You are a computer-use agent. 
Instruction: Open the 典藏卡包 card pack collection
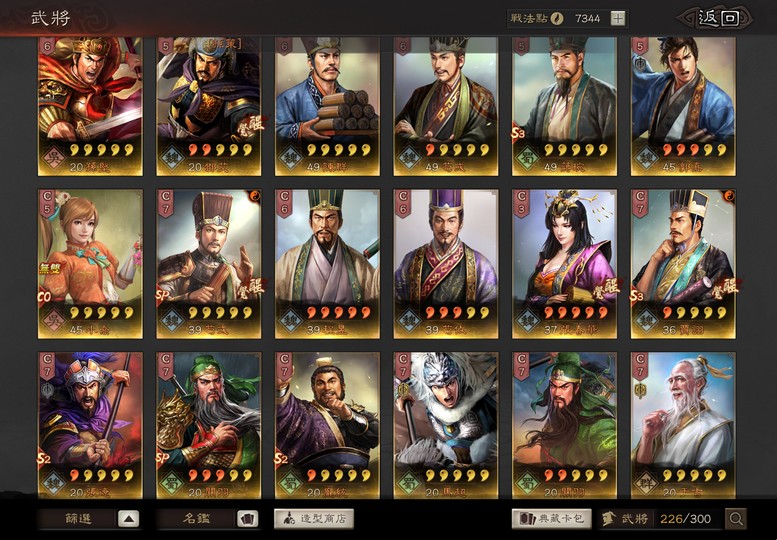coord(551,519)
